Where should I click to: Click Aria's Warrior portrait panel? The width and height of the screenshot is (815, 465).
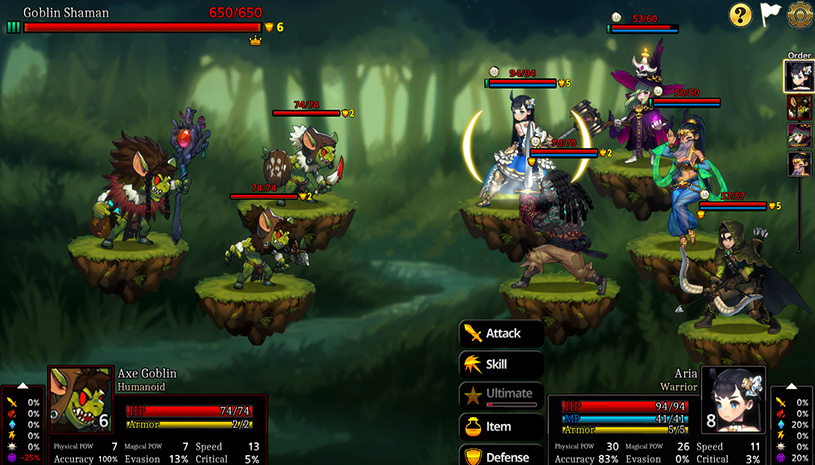(734, 400)
